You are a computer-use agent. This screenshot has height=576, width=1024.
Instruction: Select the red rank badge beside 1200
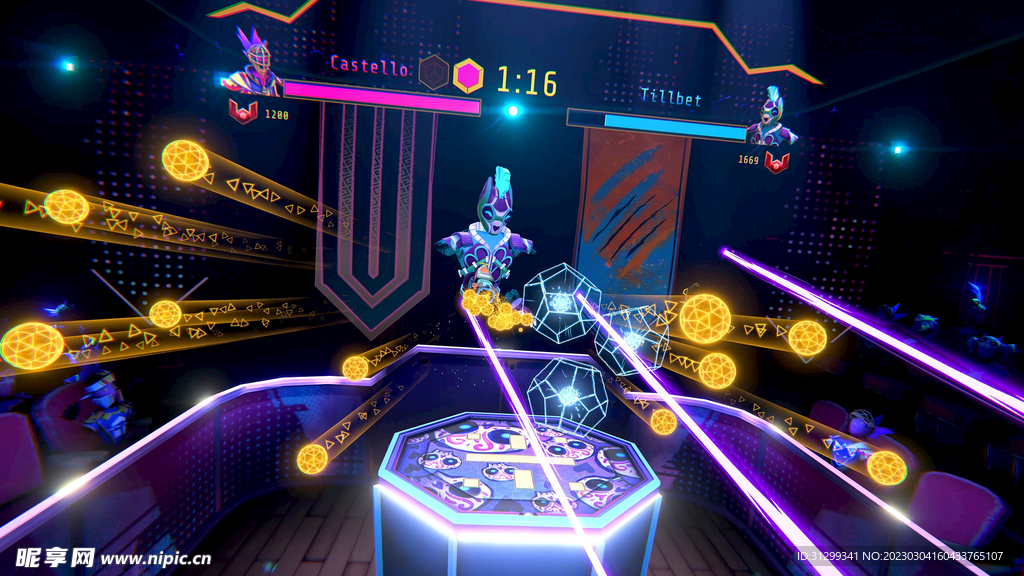click(x=242, y=111)
